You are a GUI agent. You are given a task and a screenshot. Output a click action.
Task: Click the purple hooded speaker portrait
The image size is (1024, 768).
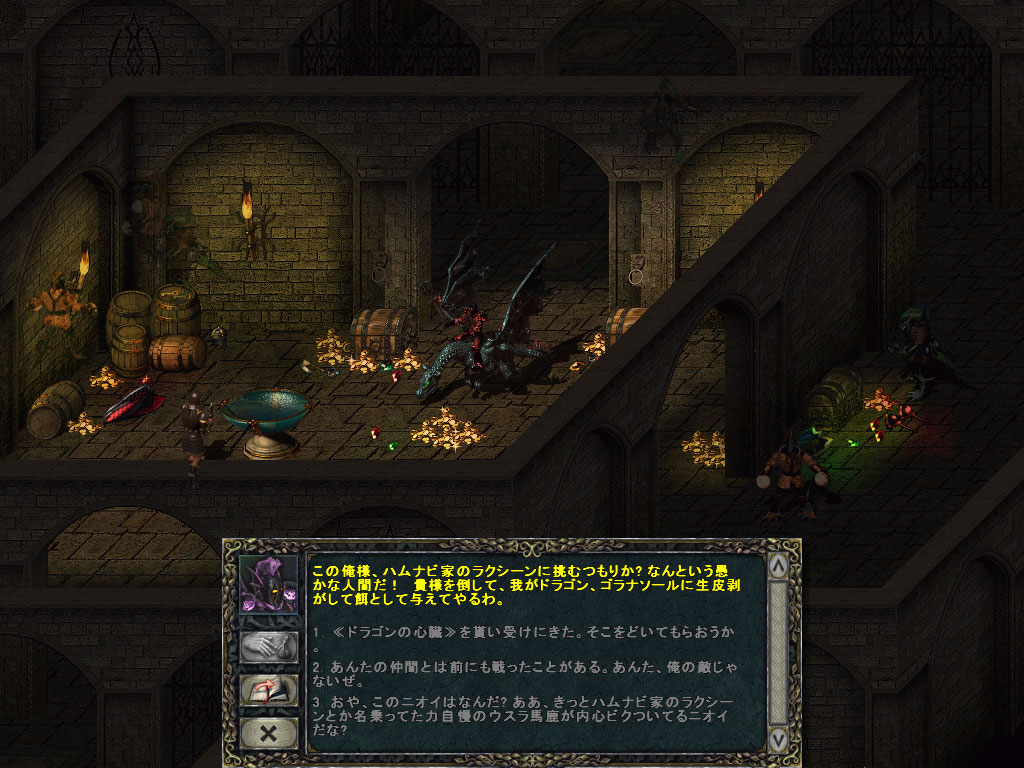coord(268,587)
